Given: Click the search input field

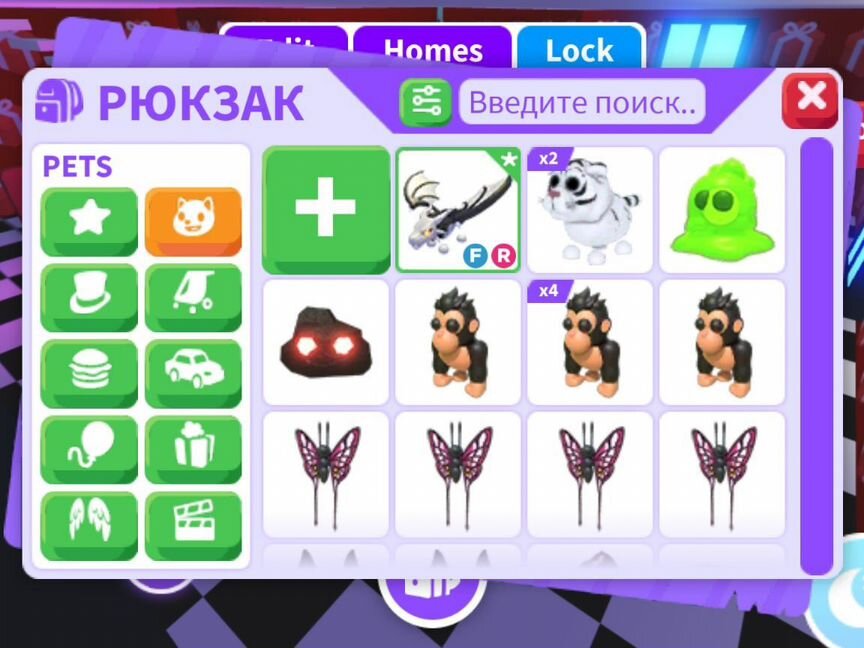Looking at the screenshot, I should [581, 102].
